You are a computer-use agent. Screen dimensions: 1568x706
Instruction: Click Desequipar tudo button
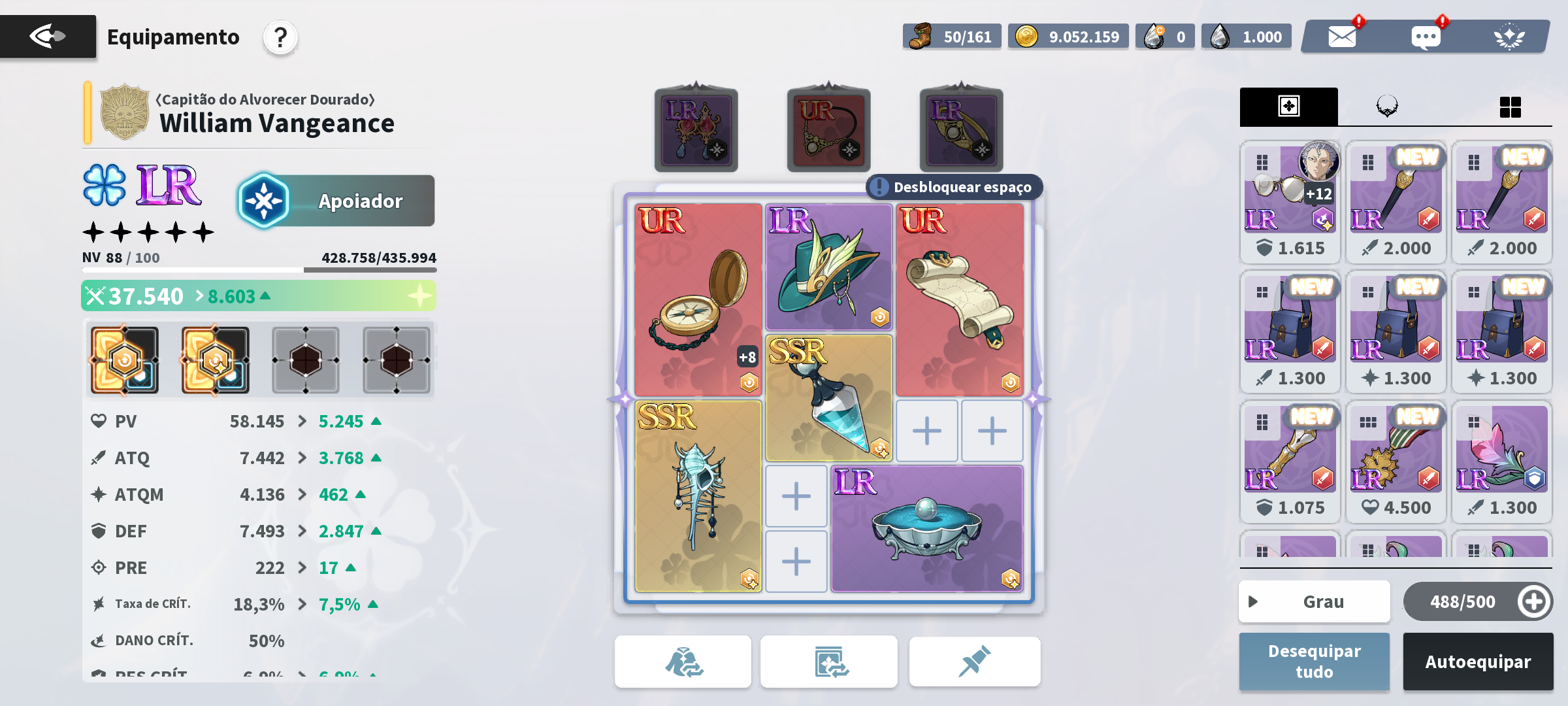click(1314, 662)
